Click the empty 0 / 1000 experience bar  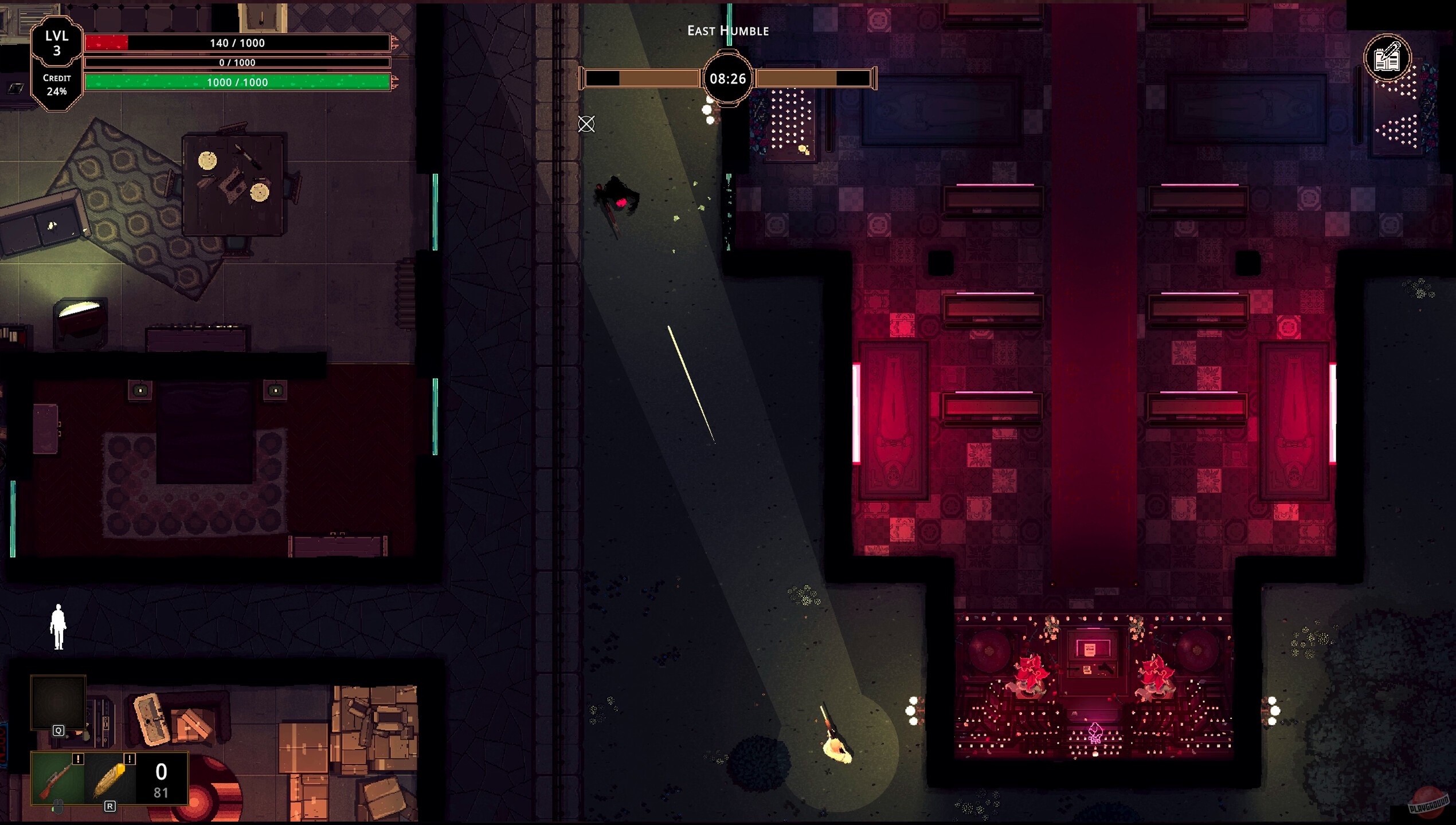click(x=237, y=62)
